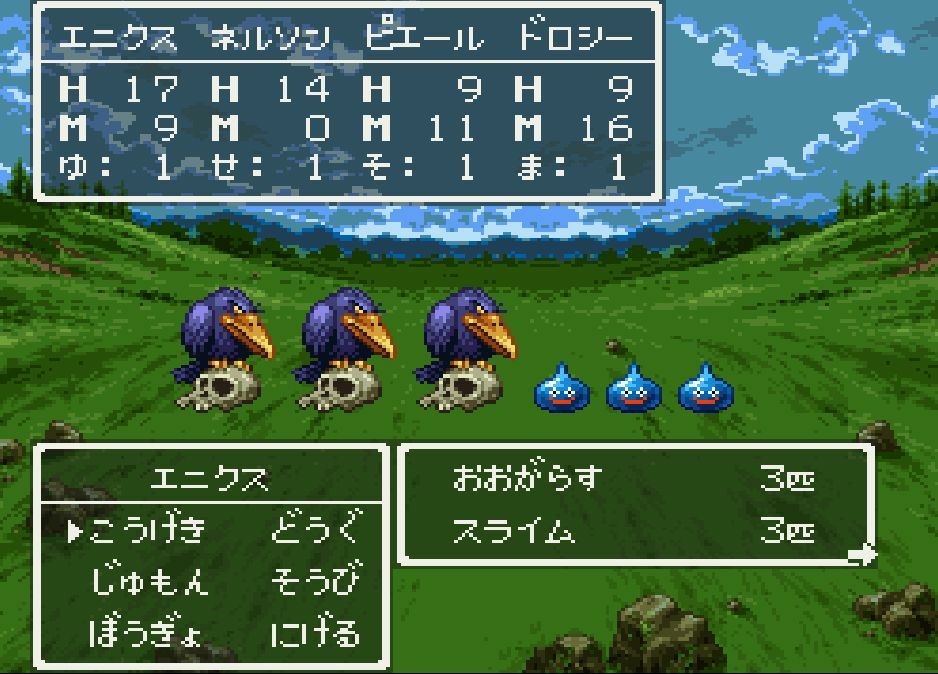Select party member エニクス in status panel
Screen dimensions: 938x674
click(118, 38)
